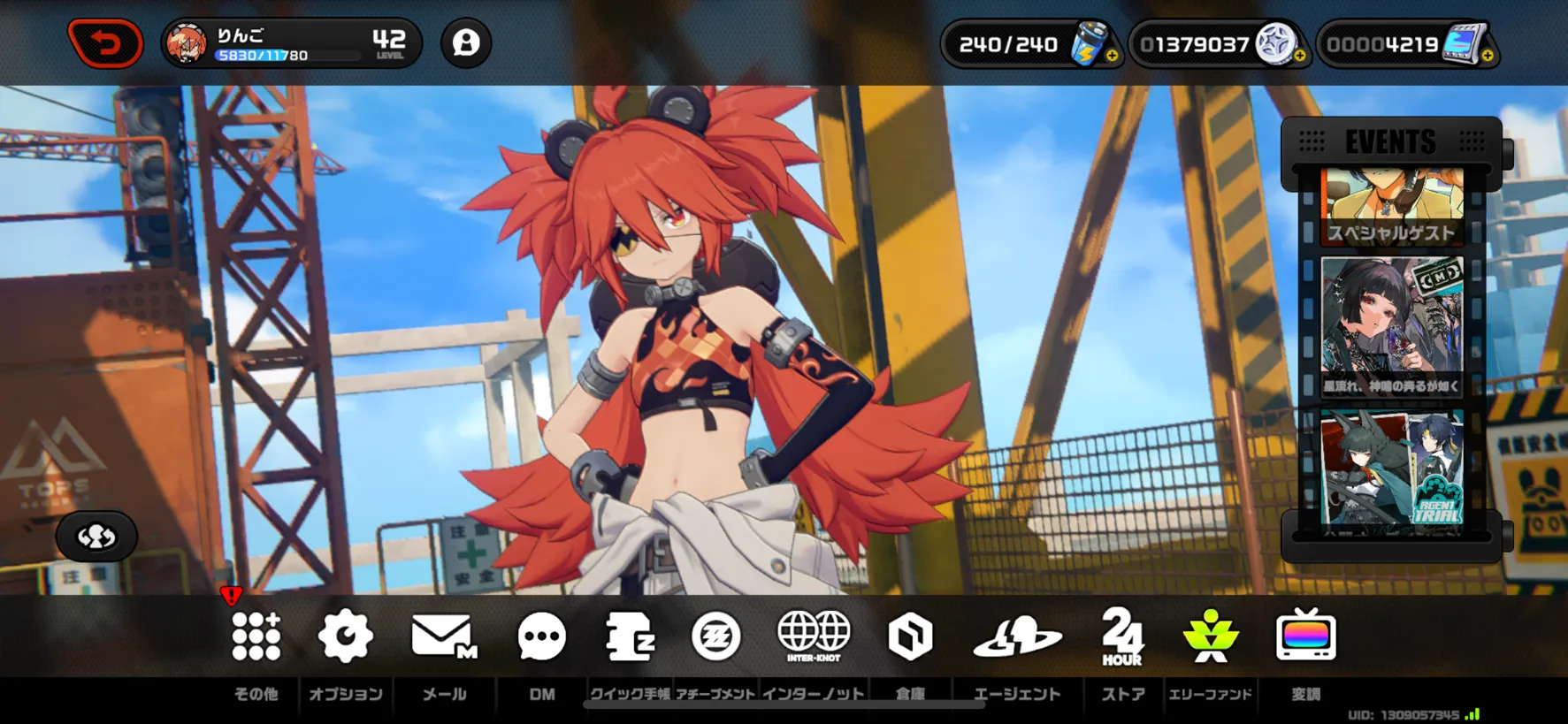Screen dimensions: 1568x724
Task: Open クイック手帳 quick handbook
Action: pyautogui.click(x=630, y=636)
